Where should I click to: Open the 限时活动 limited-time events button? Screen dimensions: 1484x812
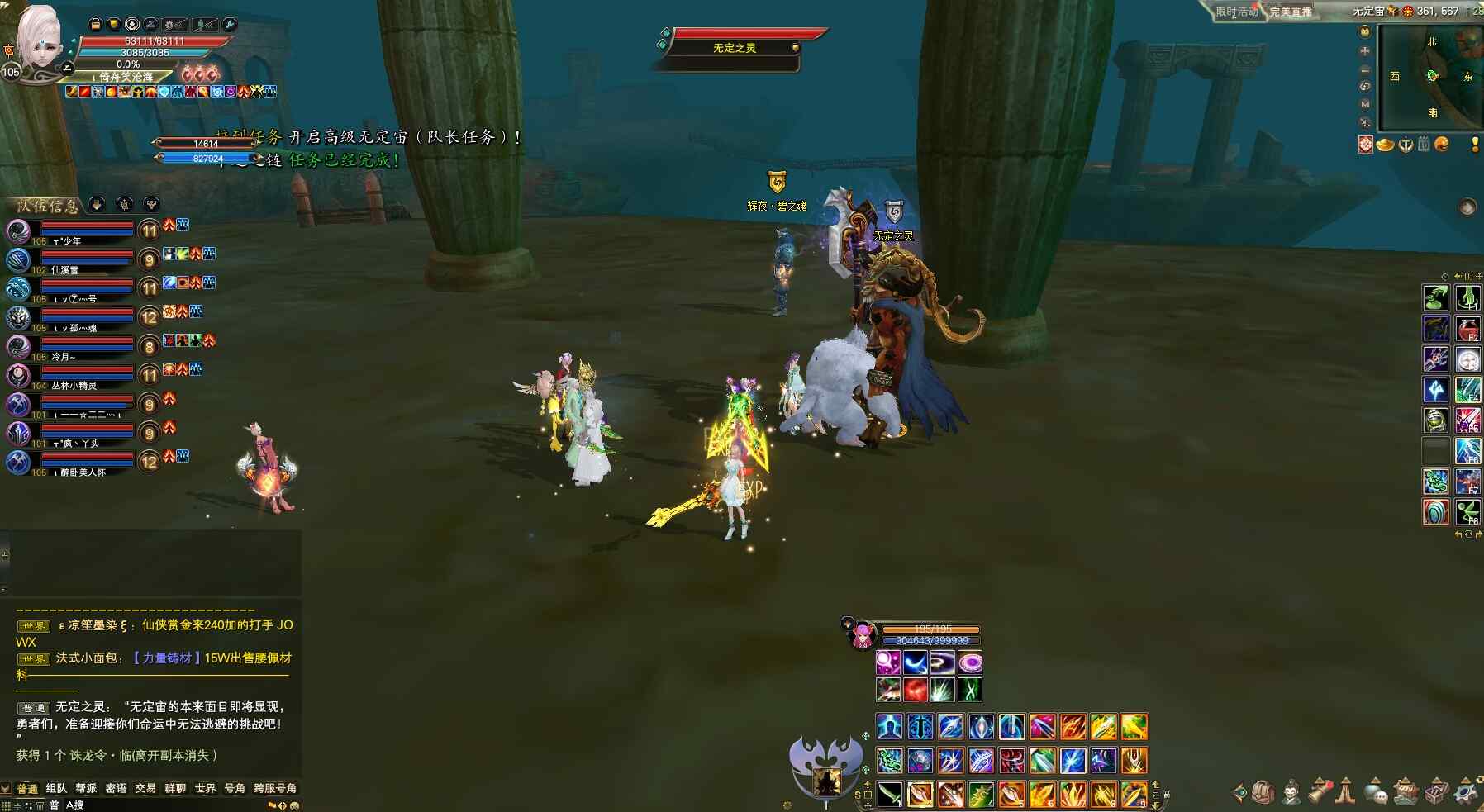coord(1236,12)
